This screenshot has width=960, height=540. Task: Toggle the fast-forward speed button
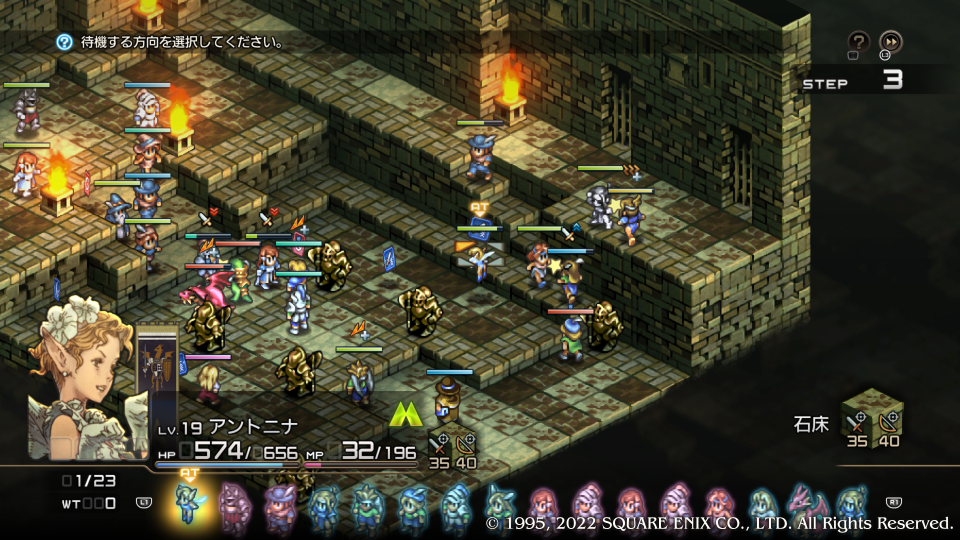(890, 41)
